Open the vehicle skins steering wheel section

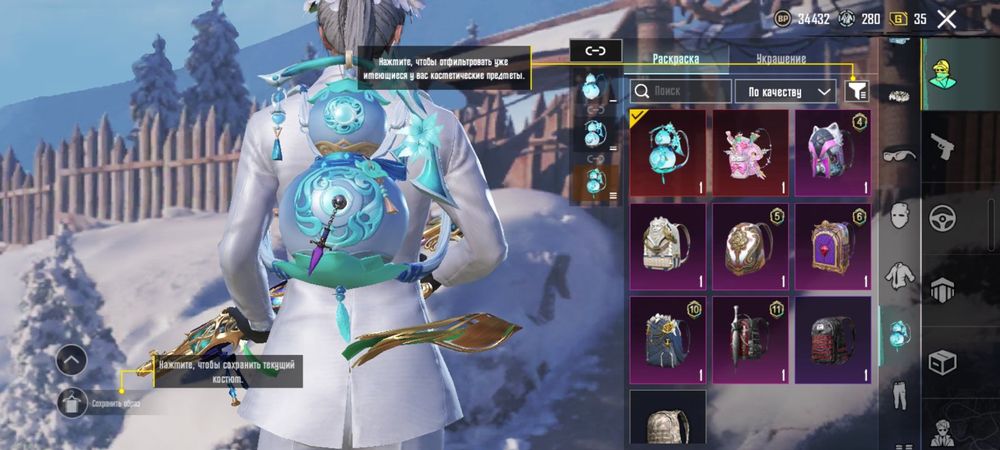click(x=942, y=218)
